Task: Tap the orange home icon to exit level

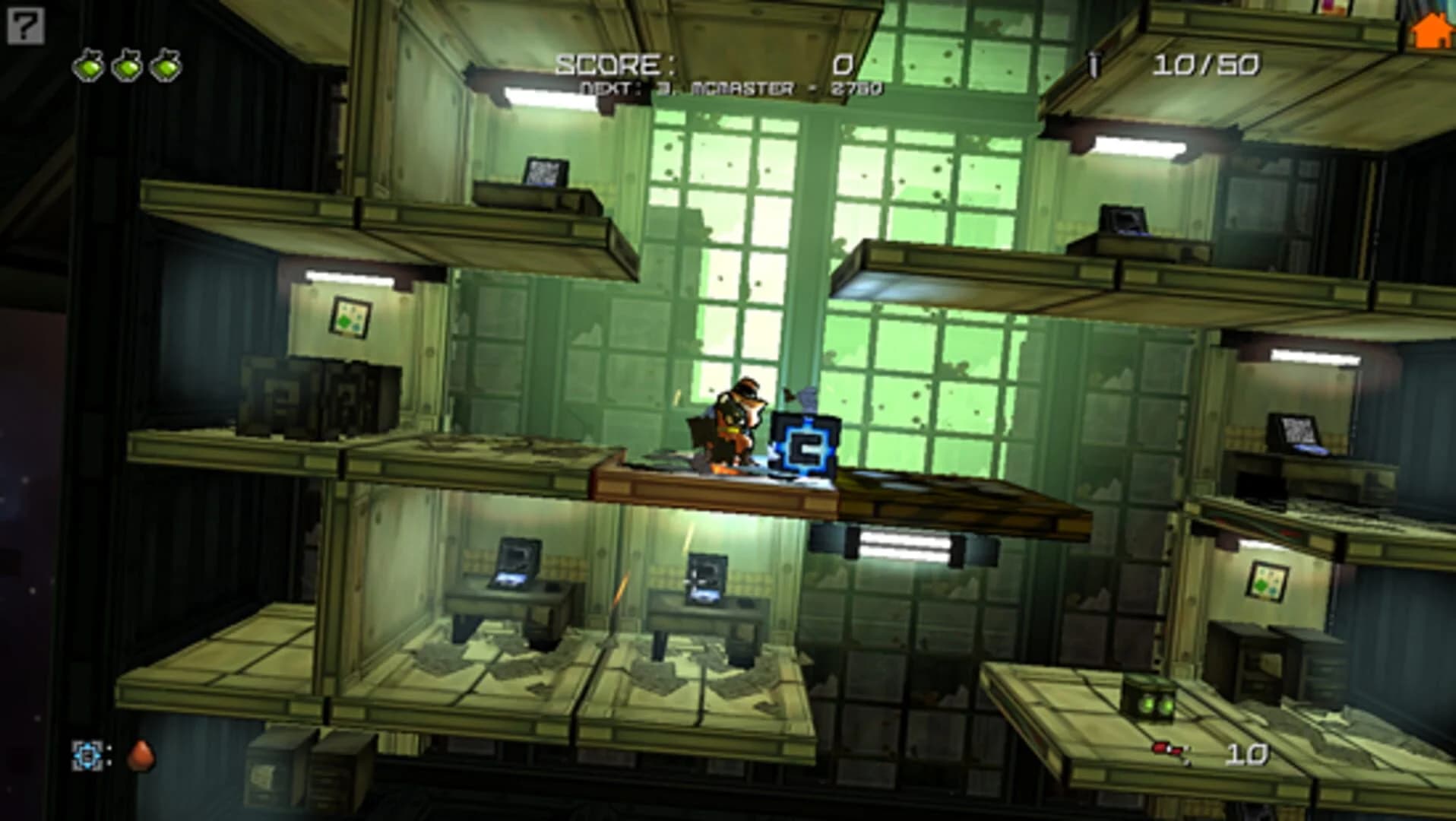Action: coord(1432,30)
